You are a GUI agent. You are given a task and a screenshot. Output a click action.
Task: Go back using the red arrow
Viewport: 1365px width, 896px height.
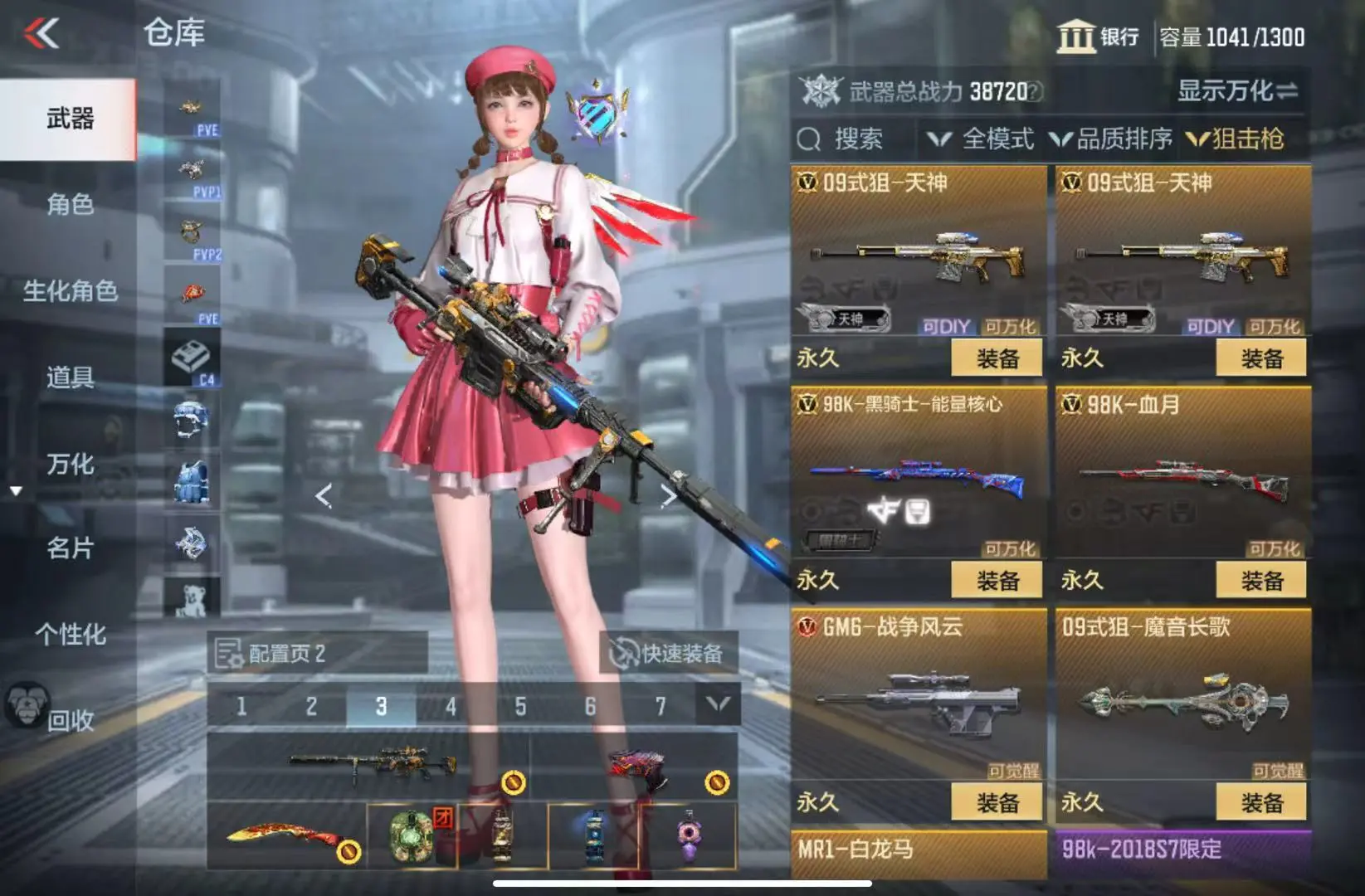(x=41, y=34)
